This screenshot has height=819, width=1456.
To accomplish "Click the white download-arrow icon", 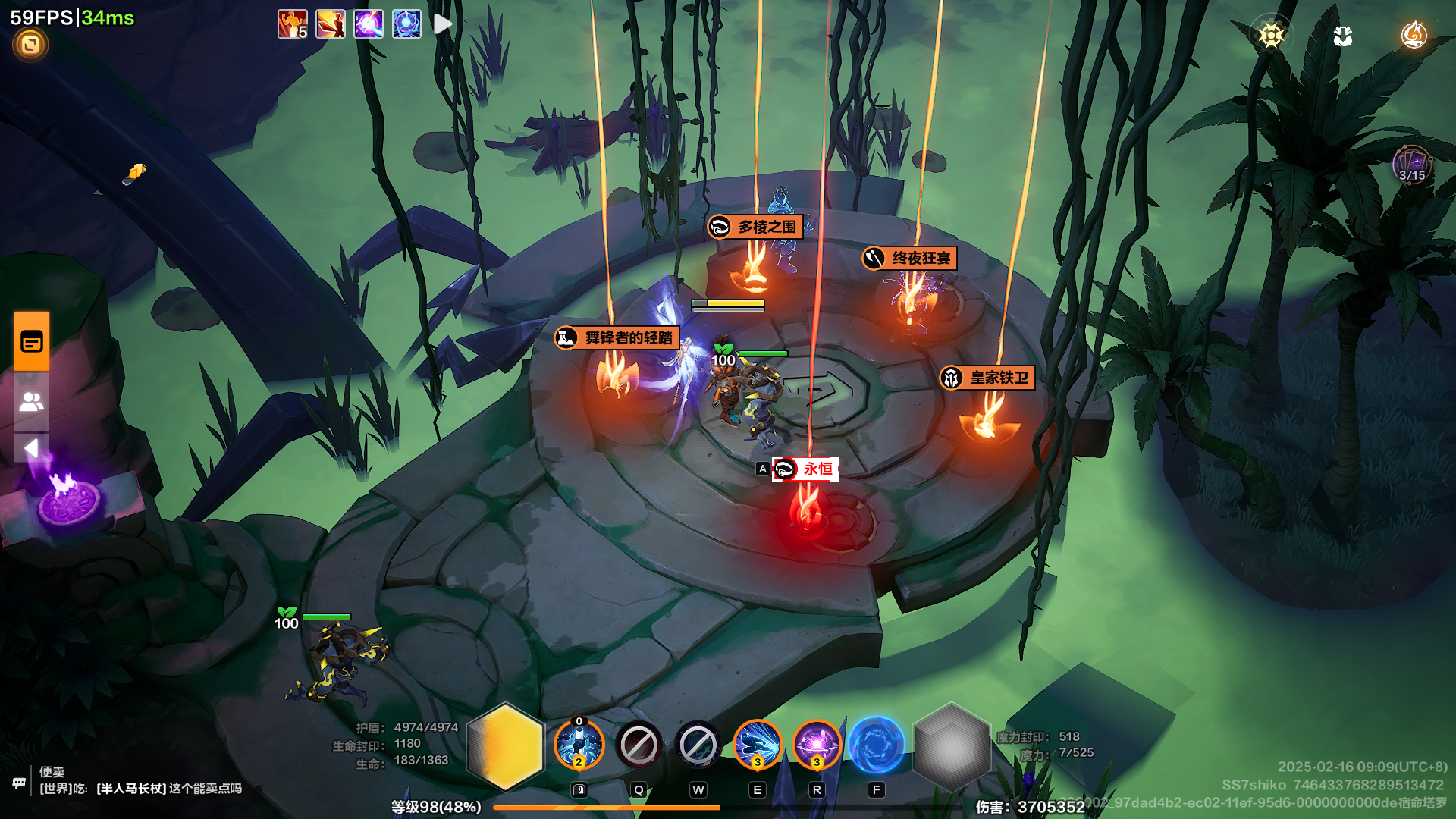I will (1342, 36).
